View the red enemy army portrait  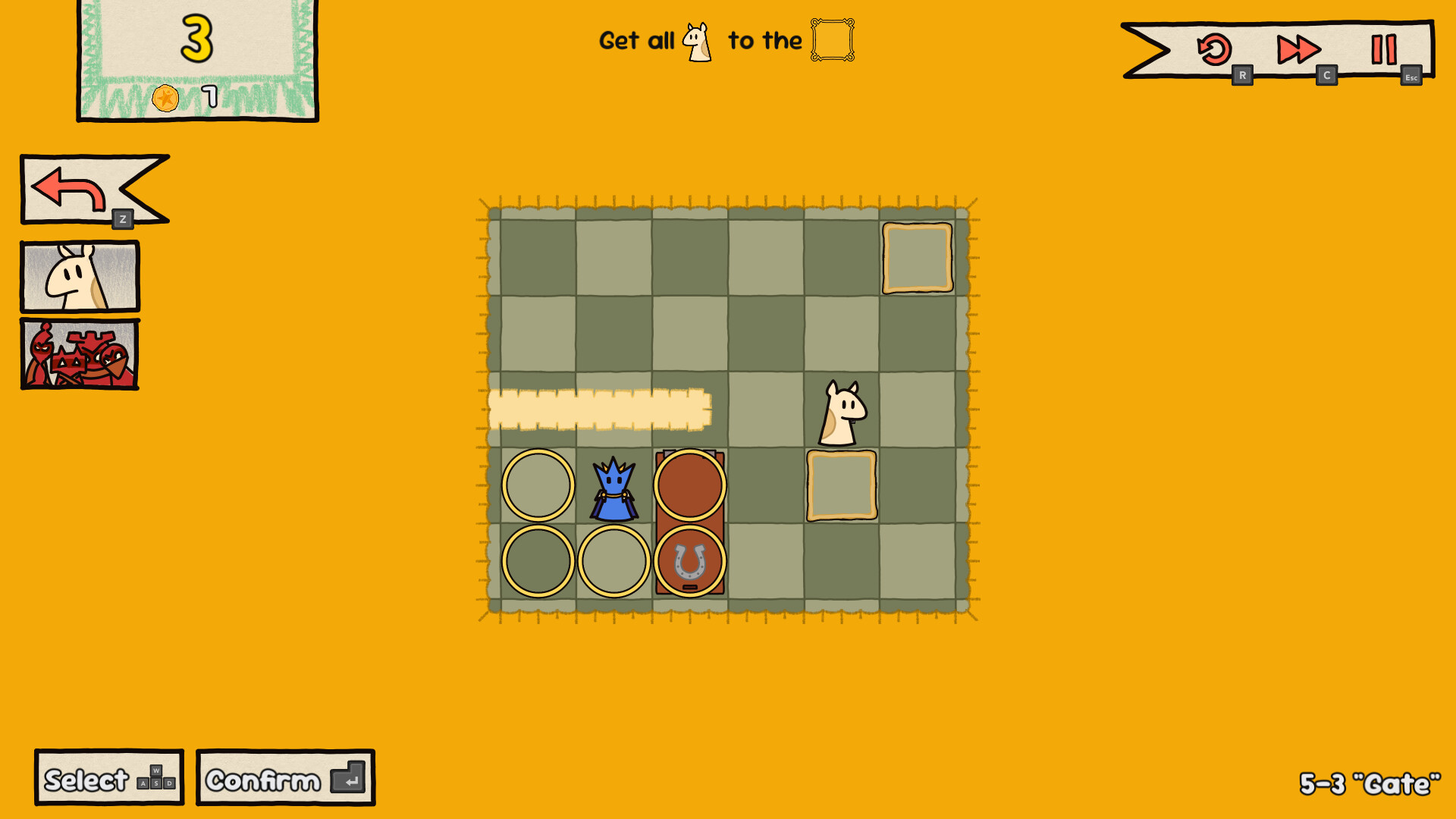tap(79, 354)
